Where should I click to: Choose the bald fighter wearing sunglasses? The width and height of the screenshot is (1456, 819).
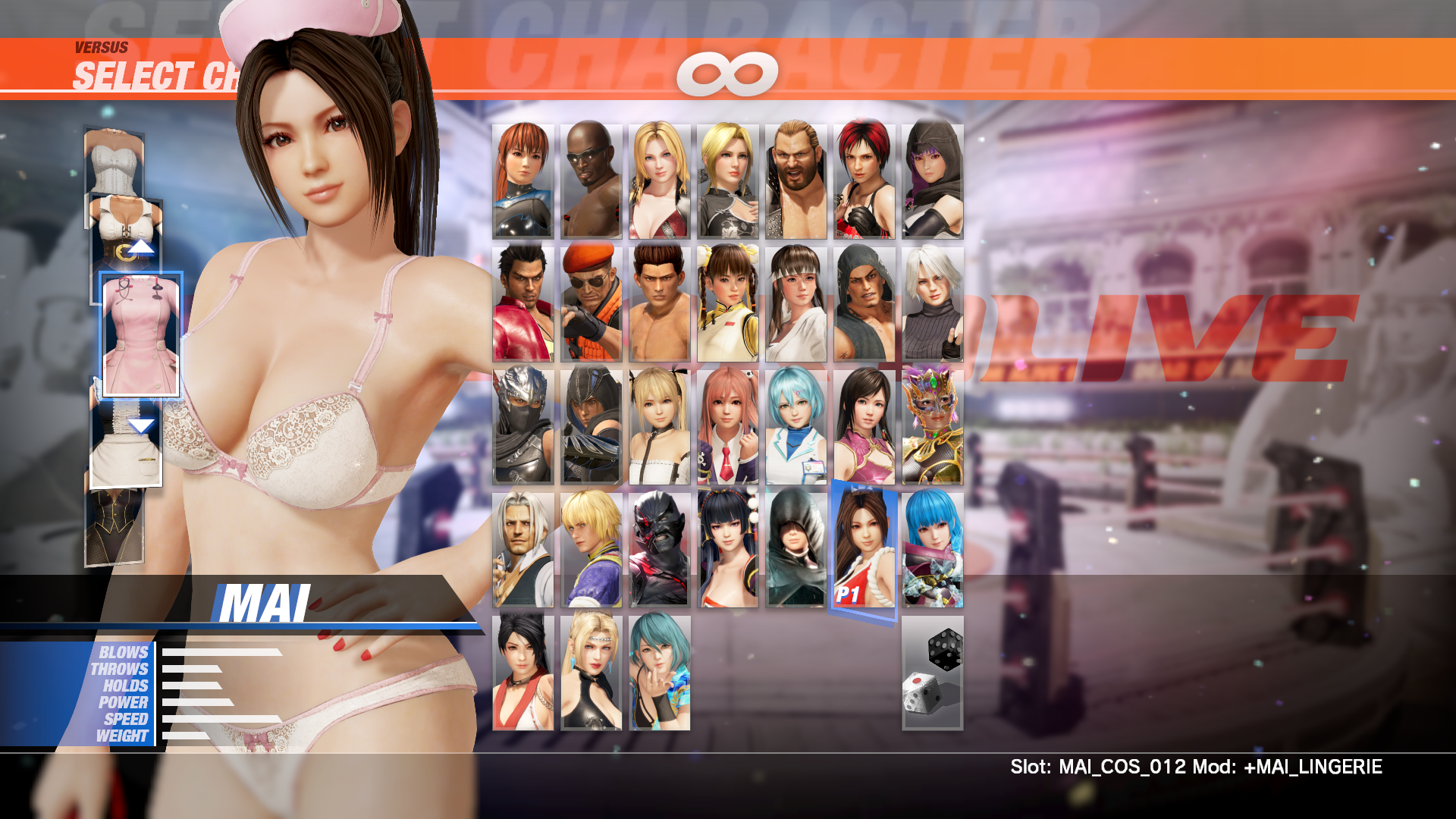pos(591,181)
